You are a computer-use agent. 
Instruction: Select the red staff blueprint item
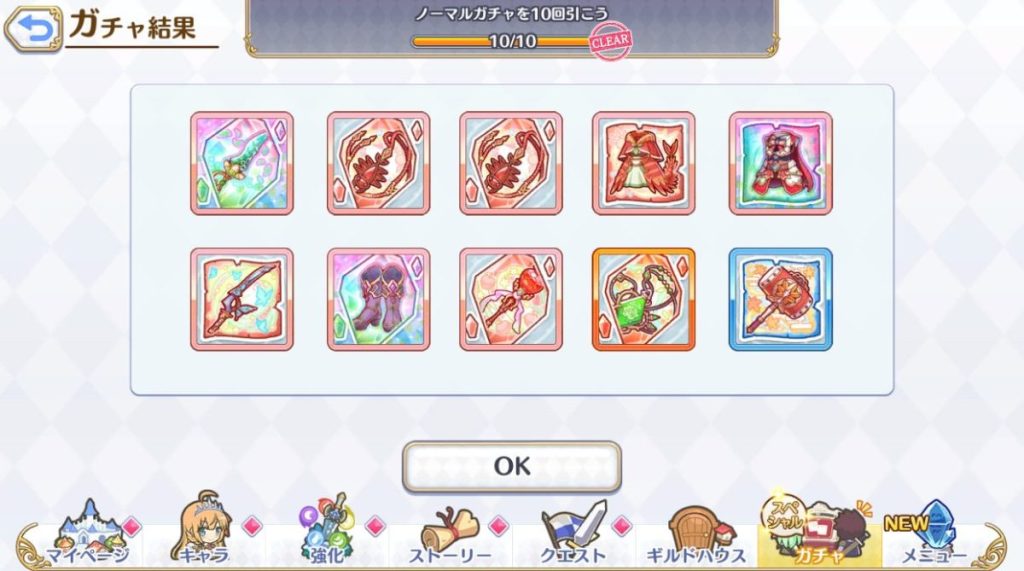click(x=511, y=299)
